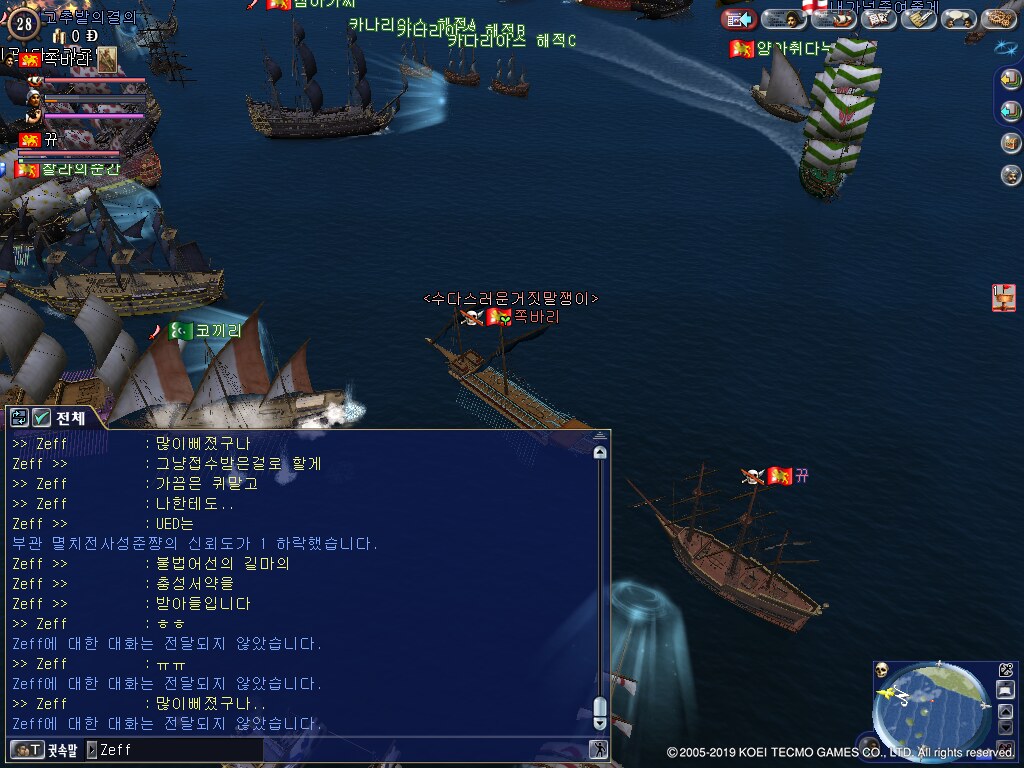Open the scroll and quill menu button
Viewport: 1024px width, 768px height.
[918, 19]
